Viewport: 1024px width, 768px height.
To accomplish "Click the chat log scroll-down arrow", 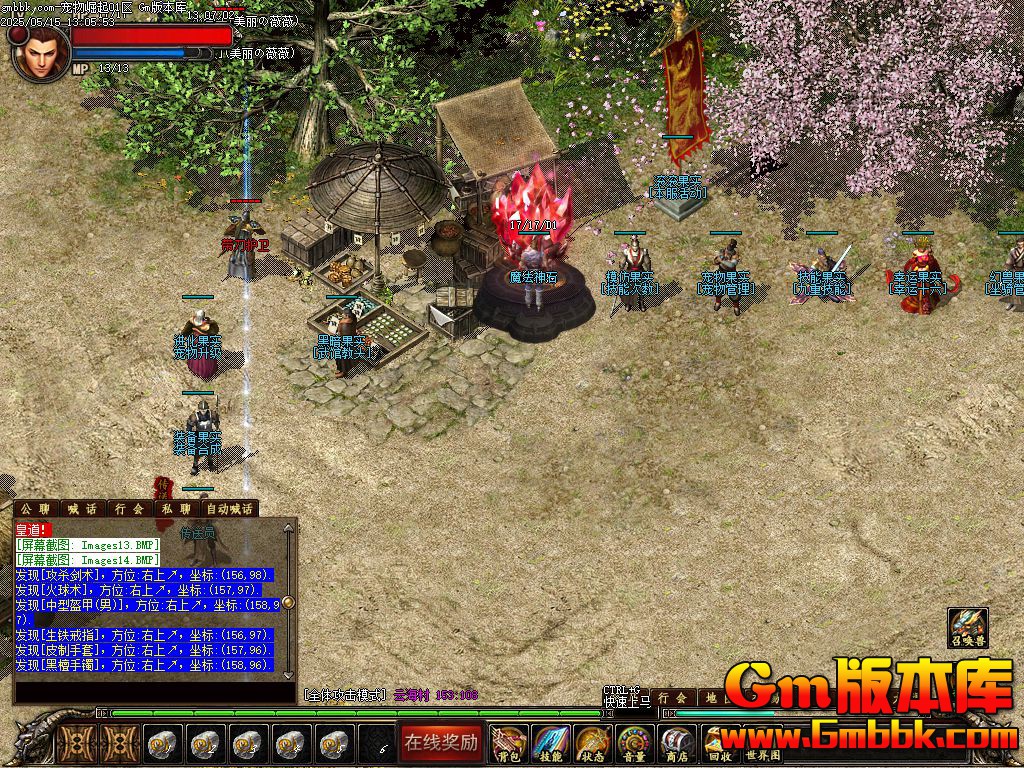I will pyautogui.click(x=288, y=676).
